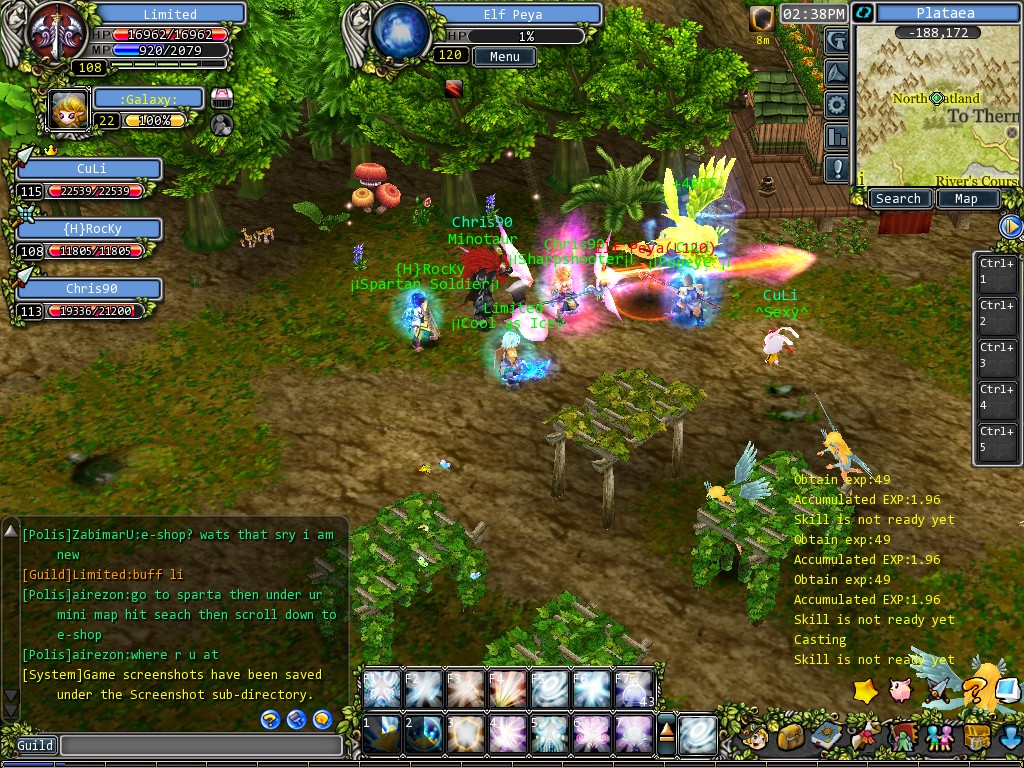
Task: Click the exclamation mark icon beside minimap
Action: pos(837,167)
